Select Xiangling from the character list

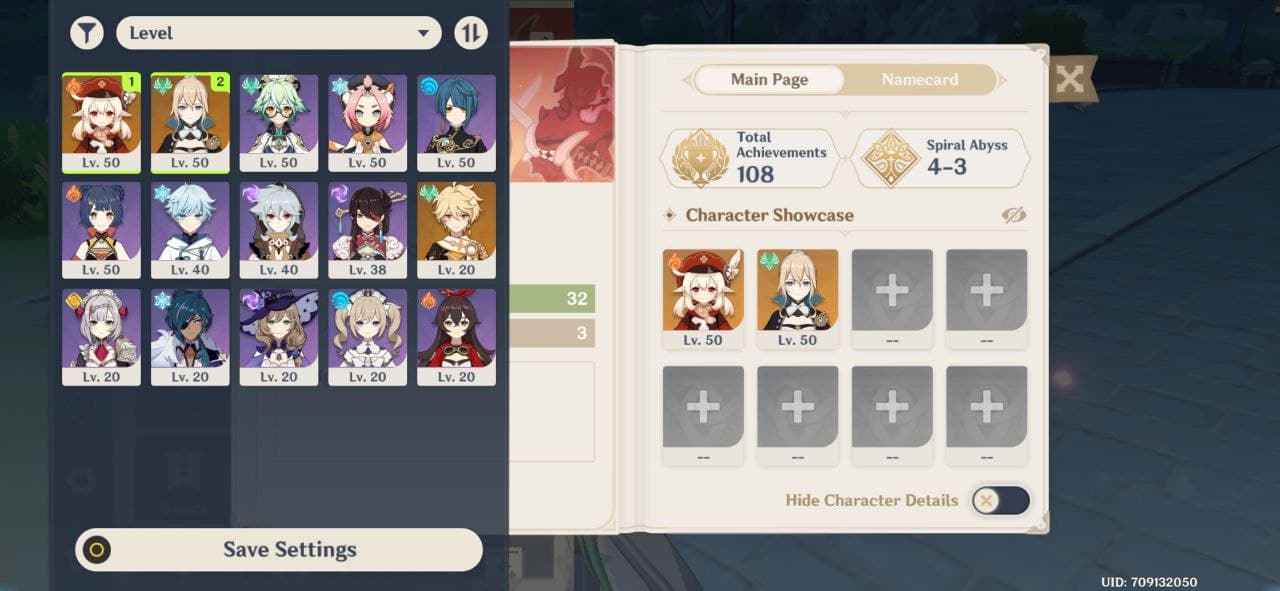click(x=101, y=229)
